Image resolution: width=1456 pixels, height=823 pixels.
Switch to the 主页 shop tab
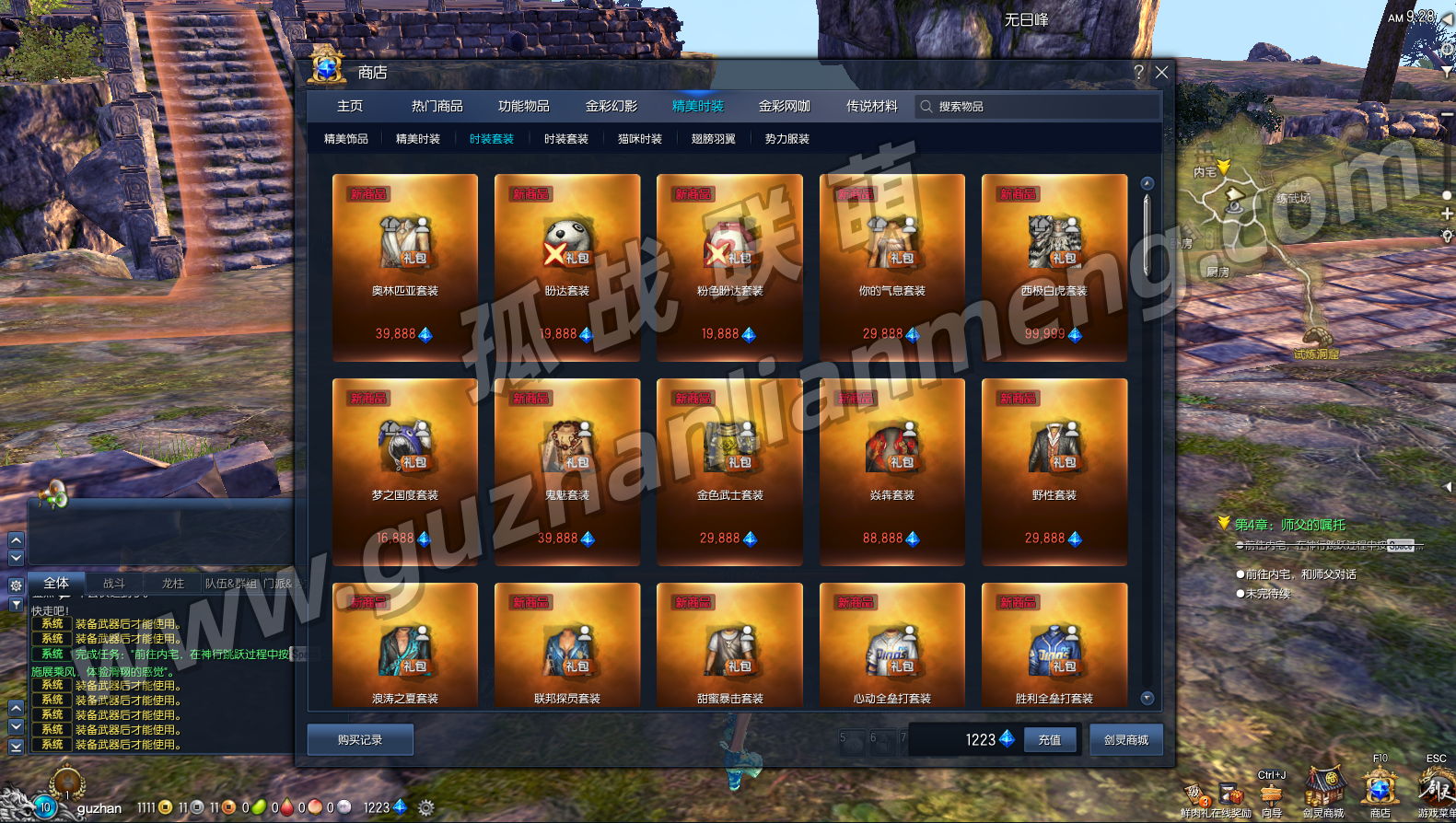tap(350, 107)
